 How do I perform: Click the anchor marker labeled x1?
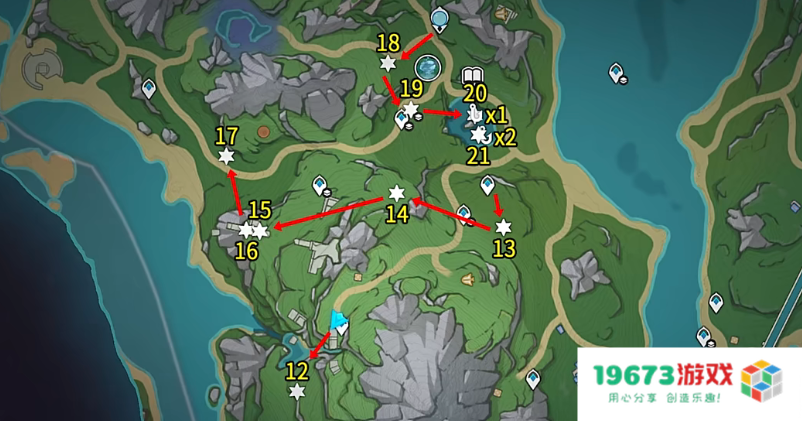473,116
